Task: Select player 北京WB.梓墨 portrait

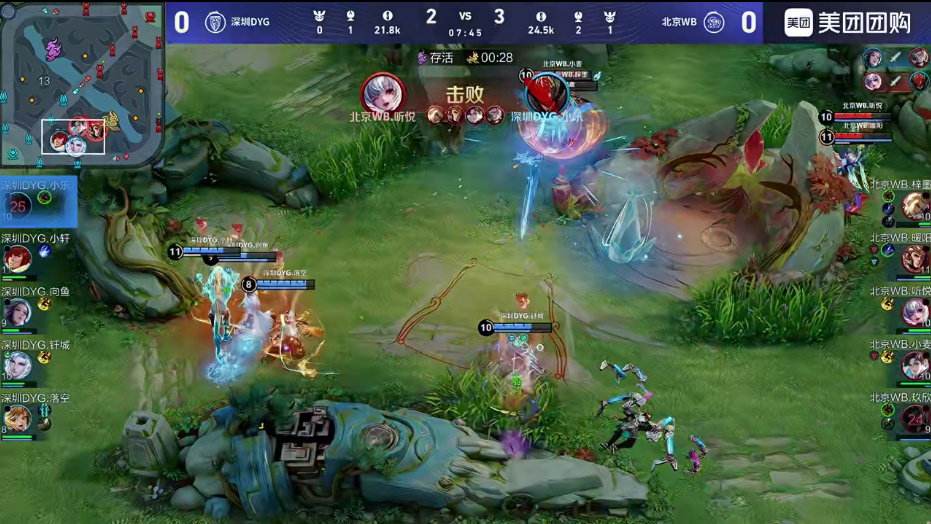Action: pos(914,206)
